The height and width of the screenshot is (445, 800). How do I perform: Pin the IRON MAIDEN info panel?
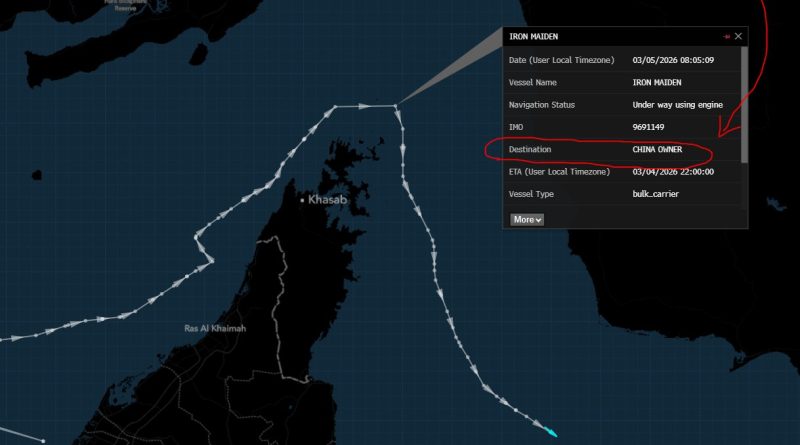[x=726, y=36]
